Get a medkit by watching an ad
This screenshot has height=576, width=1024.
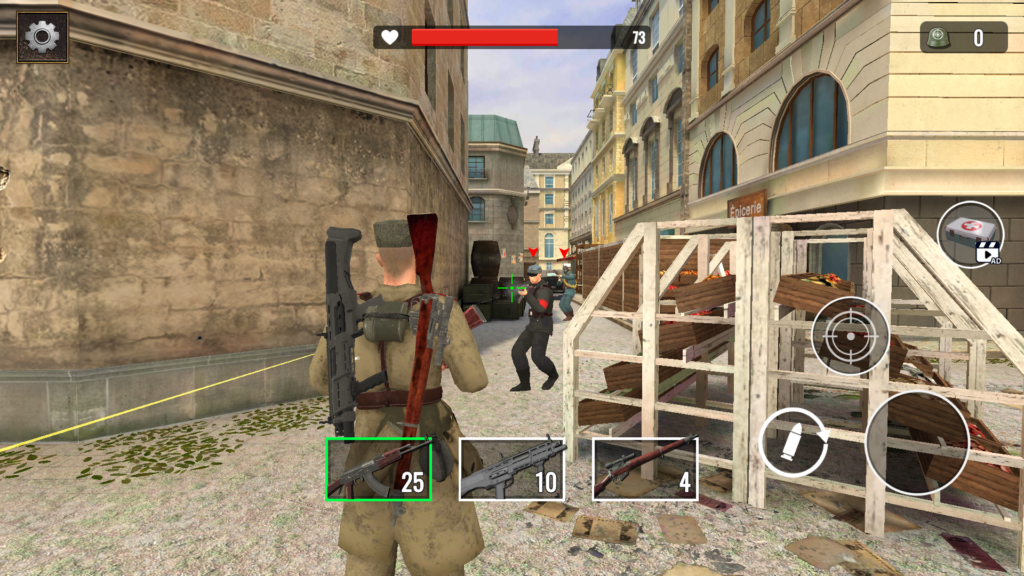pos(970,234)
